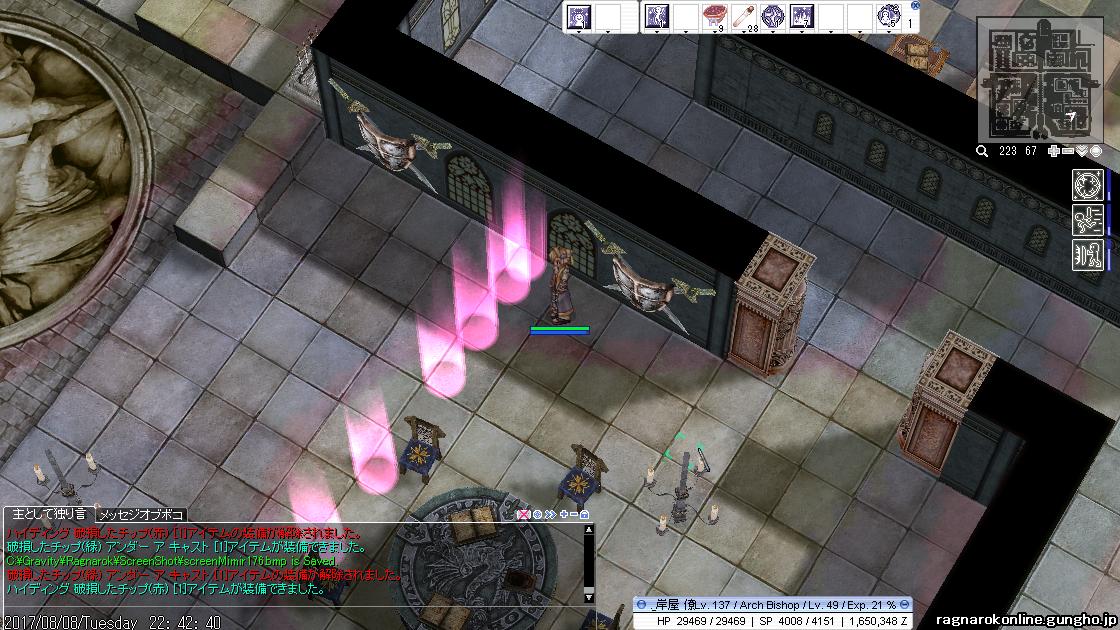Use the white vial item with 28 count
Screen dimensions: 1120x630
coord(744,16)
